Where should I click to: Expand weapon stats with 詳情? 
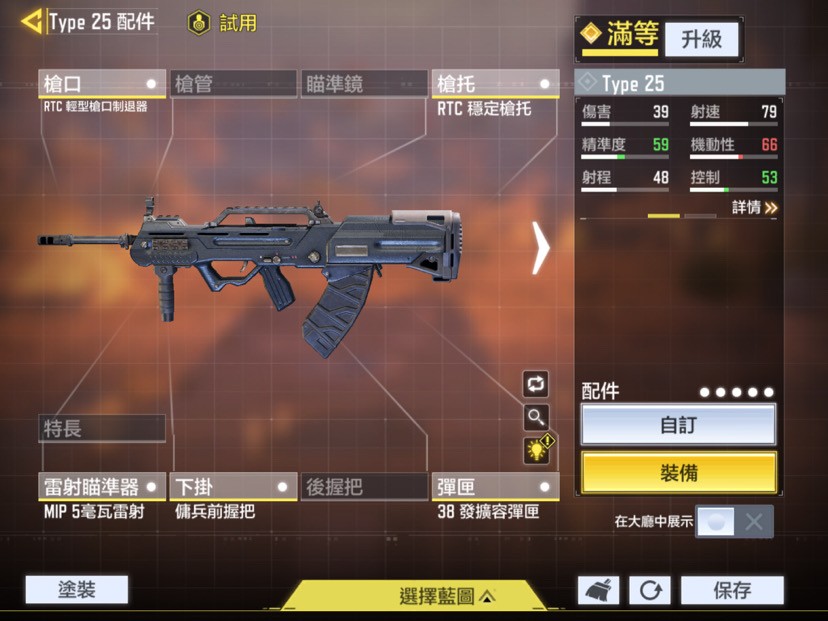click(754, 207)
